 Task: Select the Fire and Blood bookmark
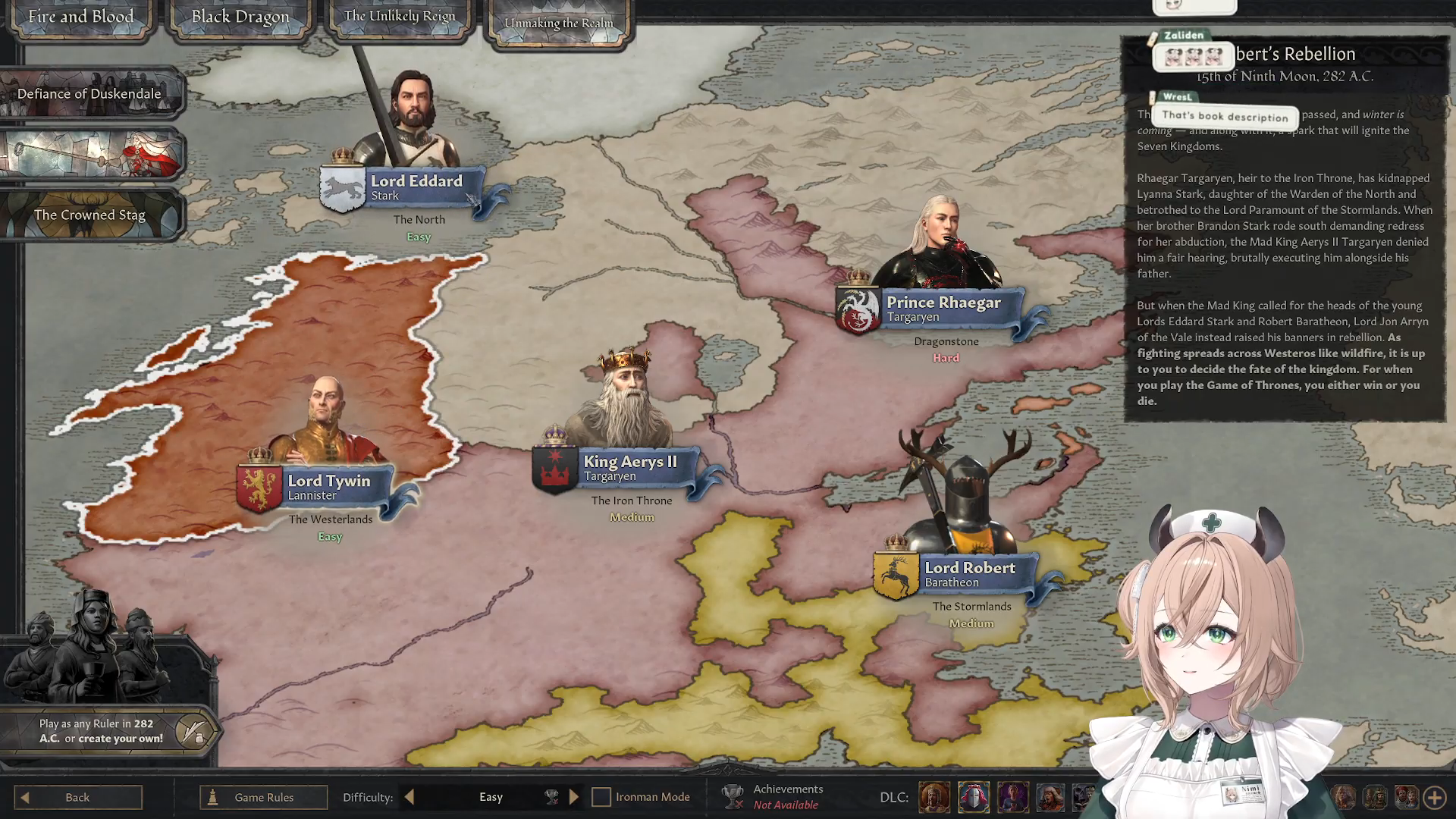pyautogui.click(x=80, y=17)
